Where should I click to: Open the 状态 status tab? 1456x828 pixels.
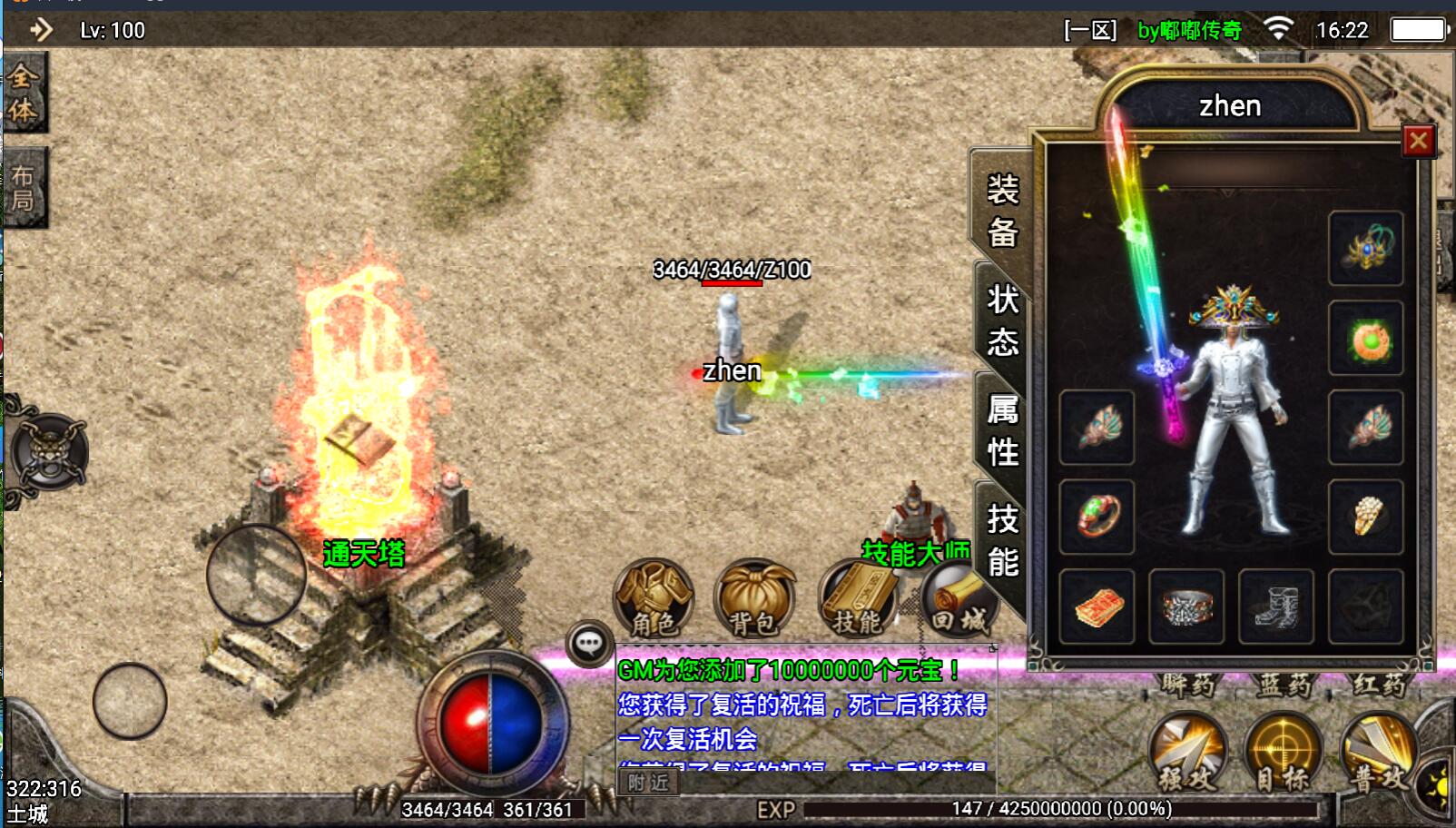coord(1002,320)
